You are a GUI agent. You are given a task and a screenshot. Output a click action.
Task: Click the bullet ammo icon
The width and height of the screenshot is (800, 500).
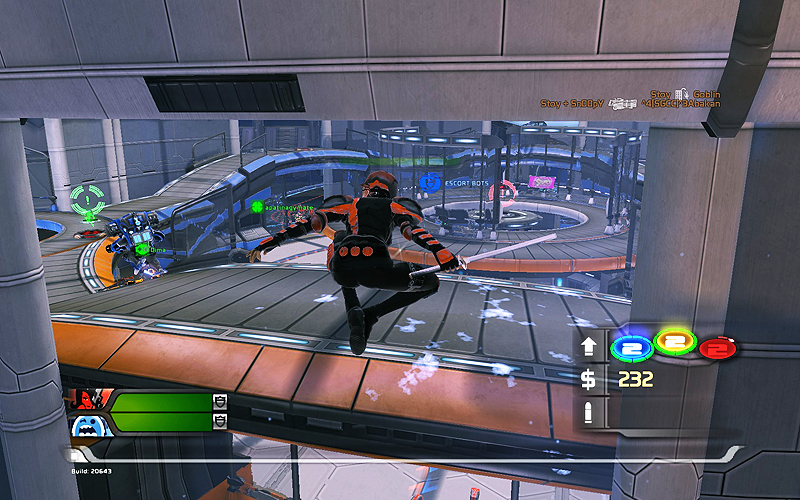(589, 412)
